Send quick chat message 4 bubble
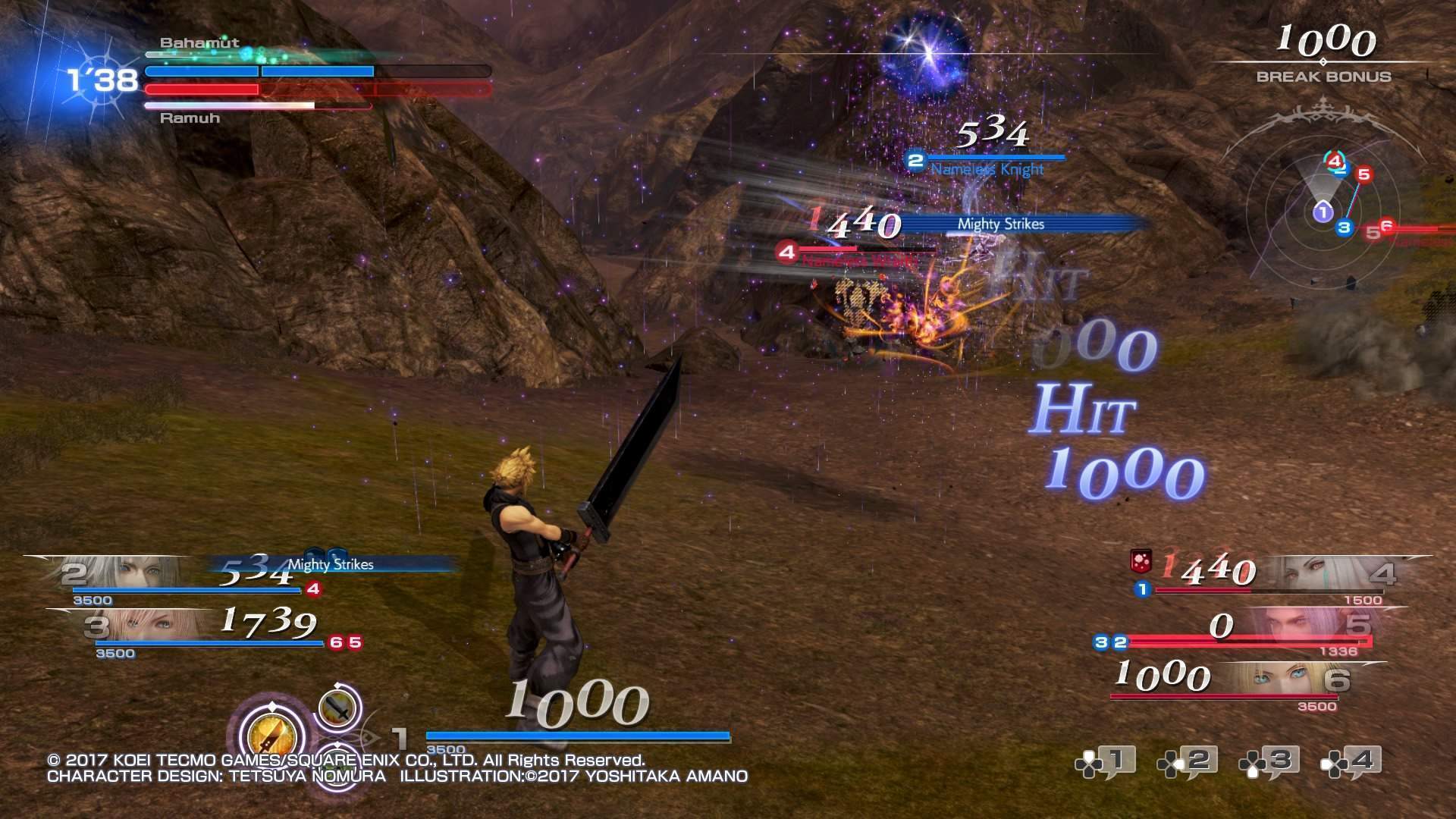1456x819 pixels. (x=1351, y=762)
